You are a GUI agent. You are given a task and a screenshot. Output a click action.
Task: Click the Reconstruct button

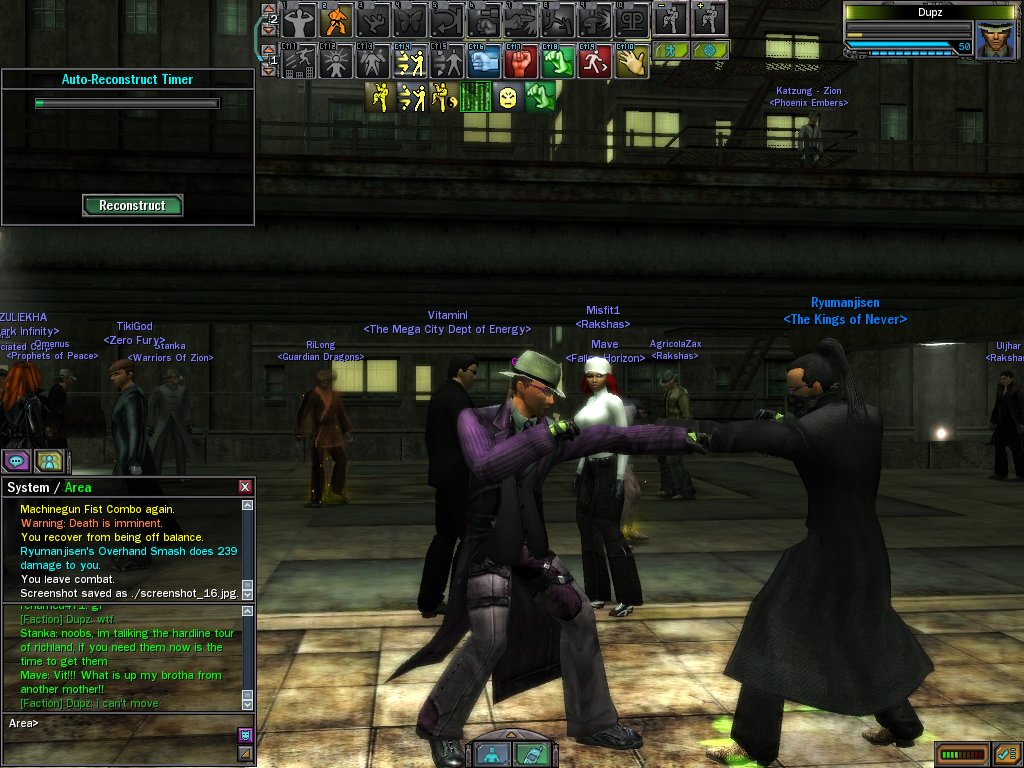point(132,205)
